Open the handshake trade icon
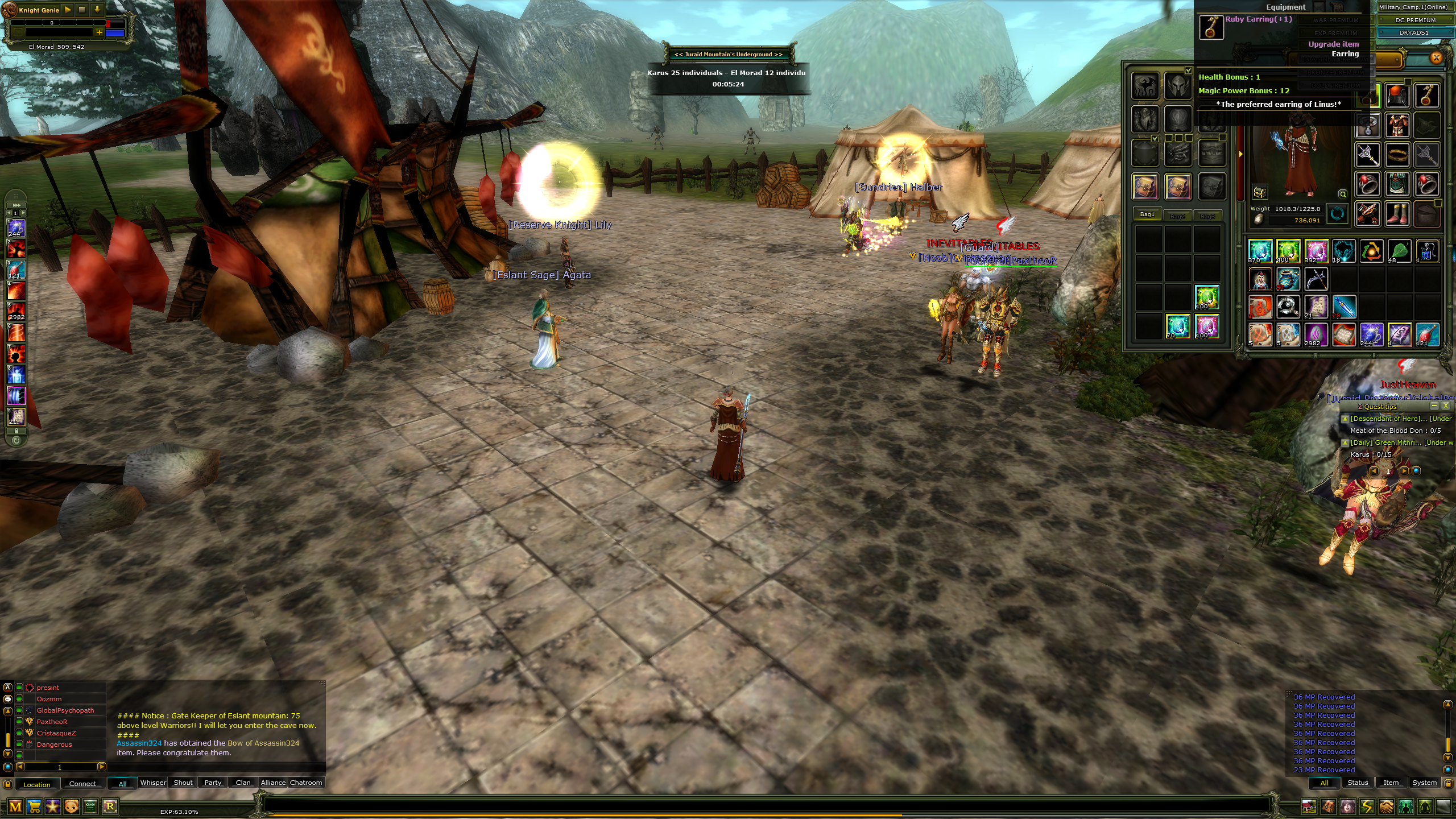 (1386, 806)
